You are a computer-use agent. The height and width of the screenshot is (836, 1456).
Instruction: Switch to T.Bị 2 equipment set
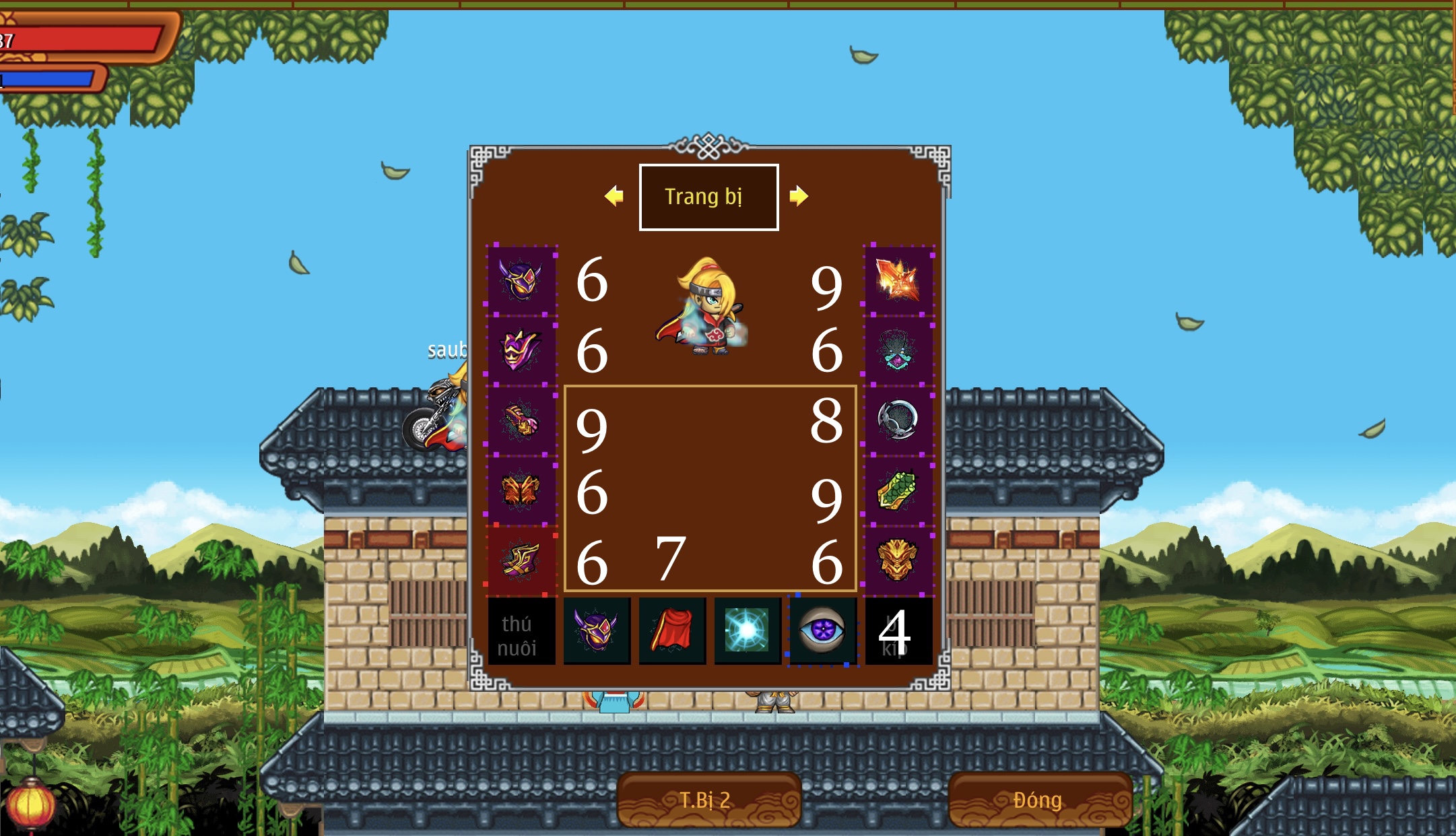[709, 798]
